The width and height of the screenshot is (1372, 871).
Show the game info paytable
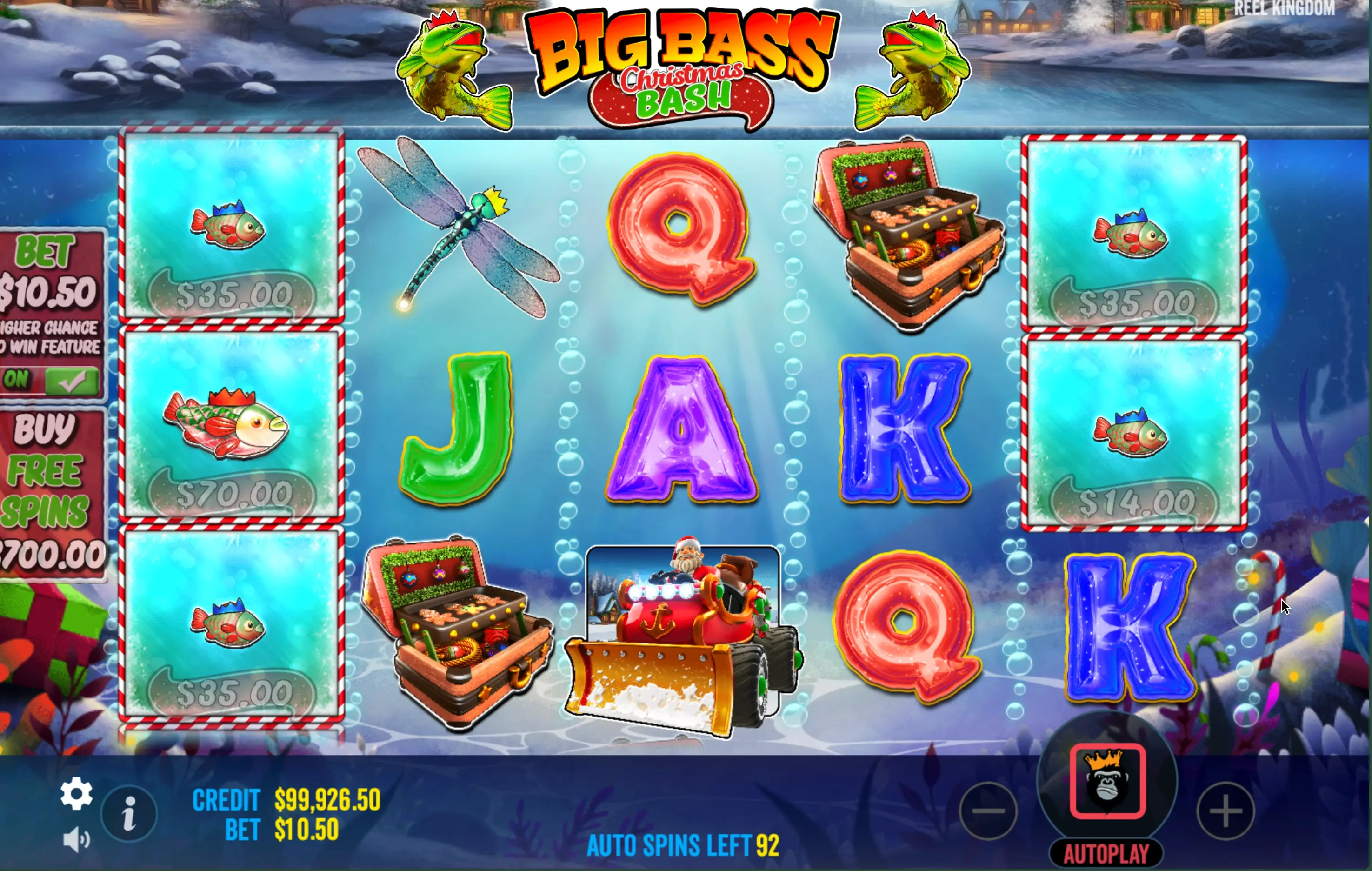click(x=129, y=813)
